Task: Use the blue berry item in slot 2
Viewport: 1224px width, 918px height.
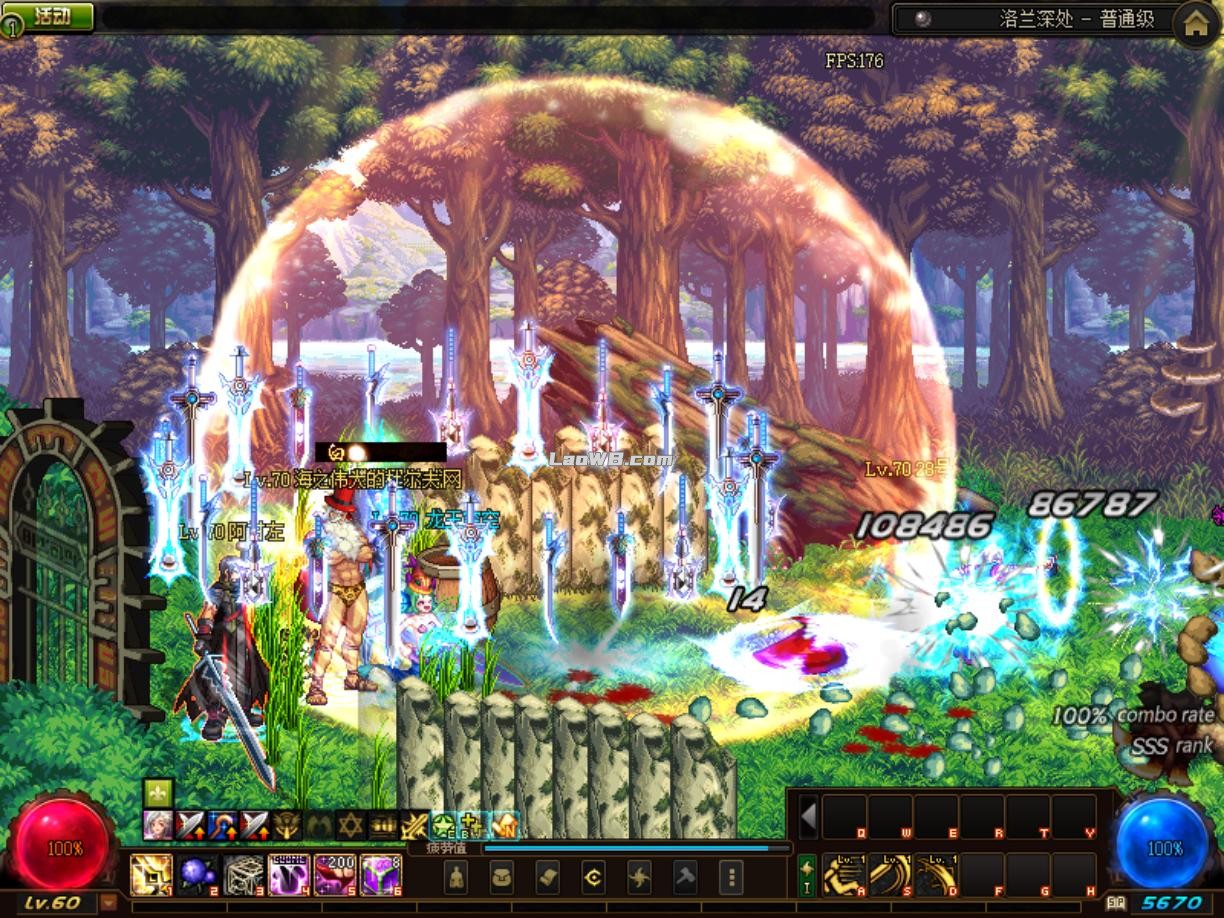Action: (x=197, y=874)
